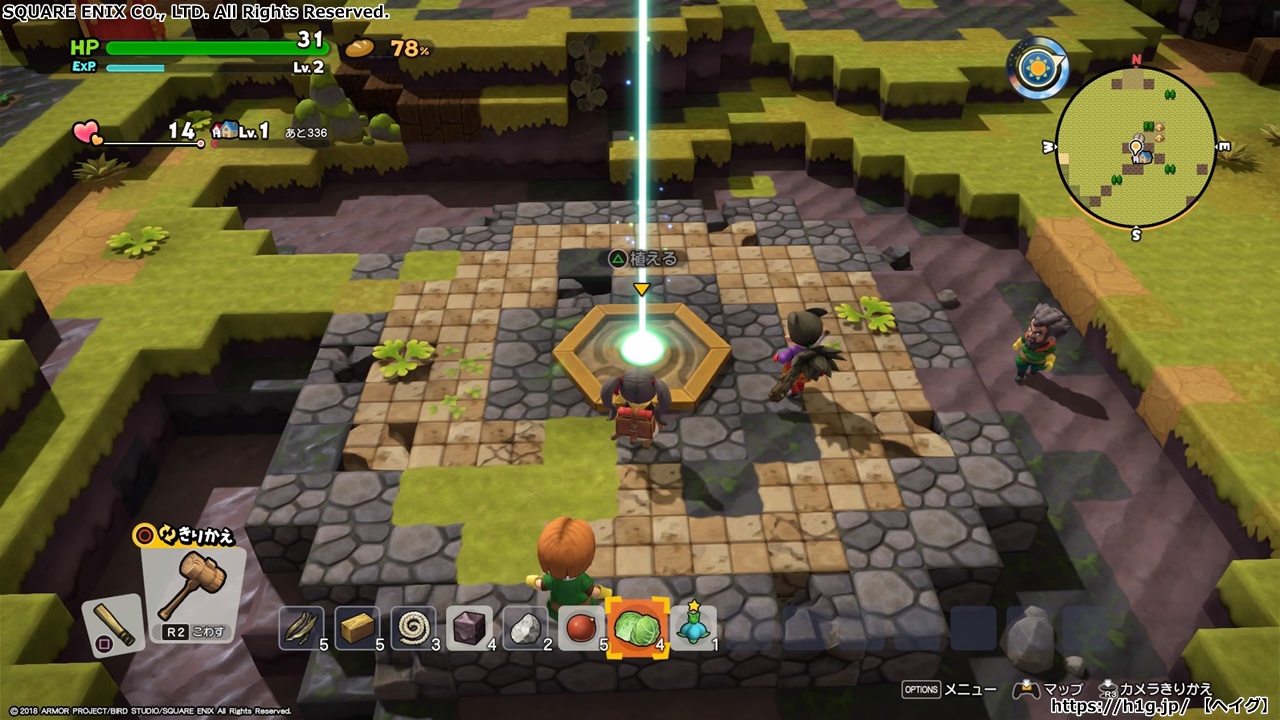Choose the blue flower item slot
The width and height of the screenshot is (1280, 720).
tap(693, 627)
